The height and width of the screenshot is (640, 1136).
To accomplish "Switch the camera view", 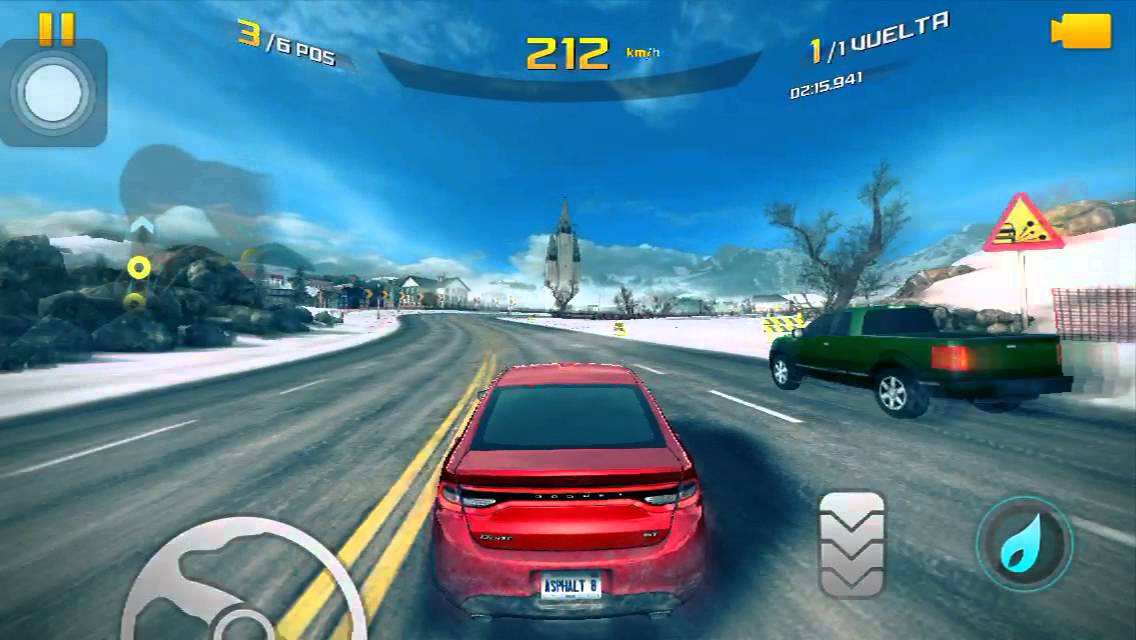I will tap(1081, 31).
